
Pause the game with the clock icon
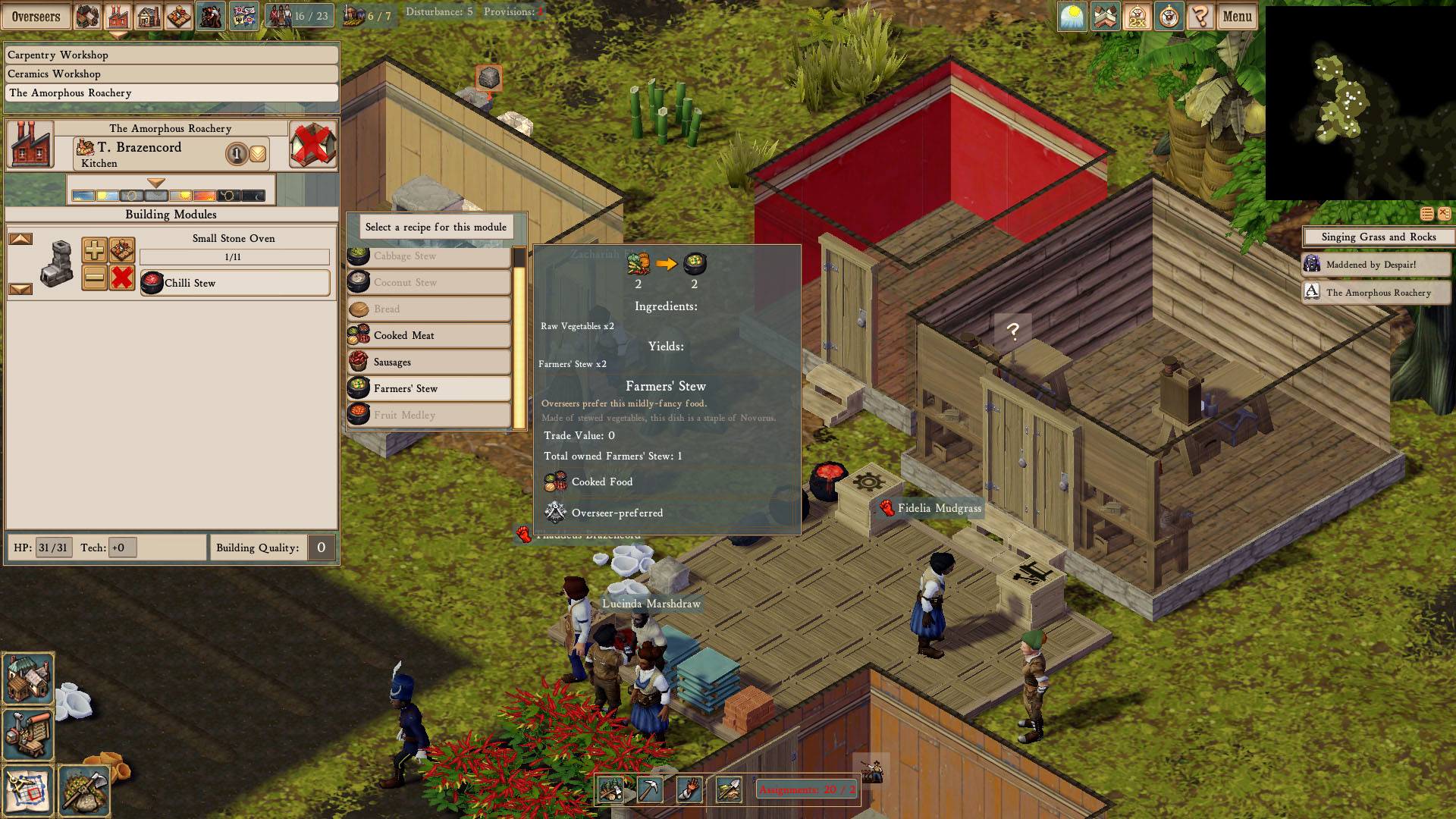(1168, 16)
